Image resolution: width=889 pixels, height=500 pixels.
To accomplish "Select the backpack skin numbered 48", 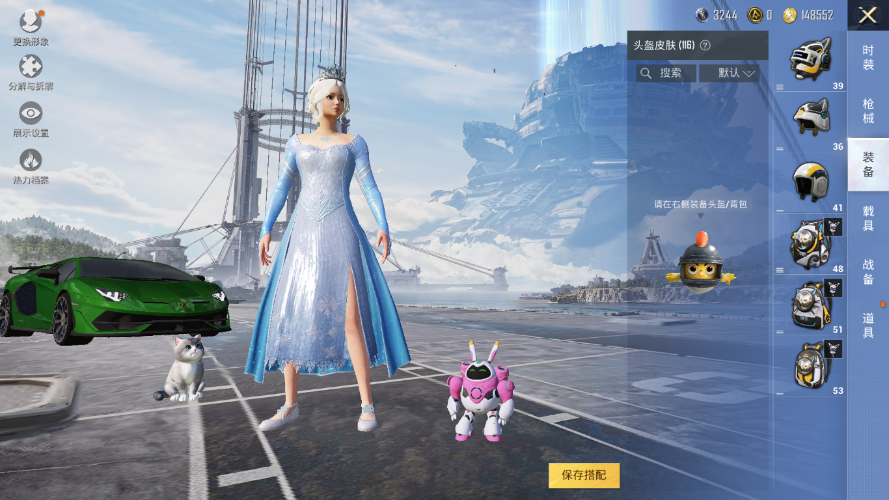I will tap(810, 242).
